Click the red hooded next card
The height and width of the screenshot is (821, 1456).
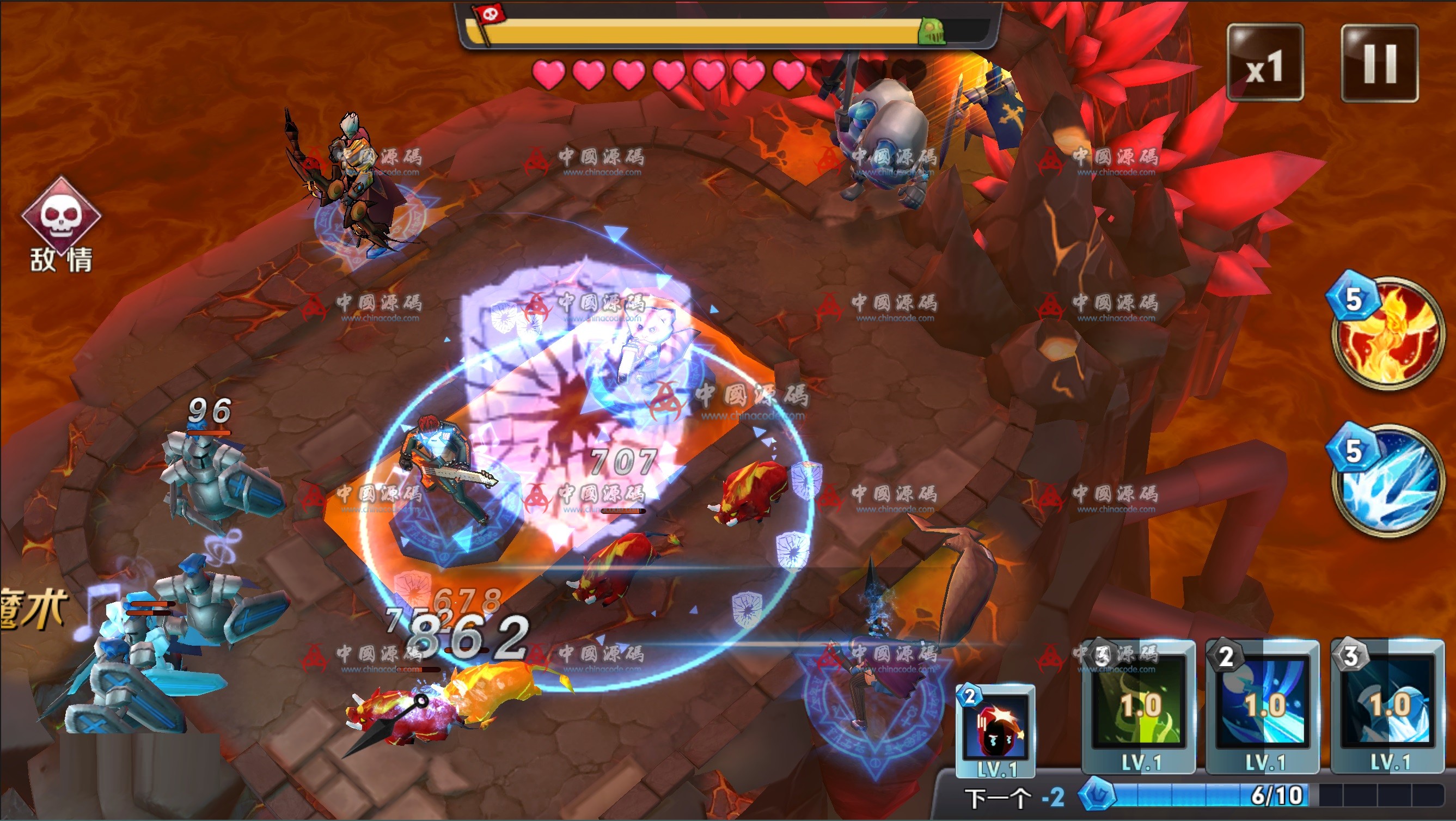click(995, 729)
